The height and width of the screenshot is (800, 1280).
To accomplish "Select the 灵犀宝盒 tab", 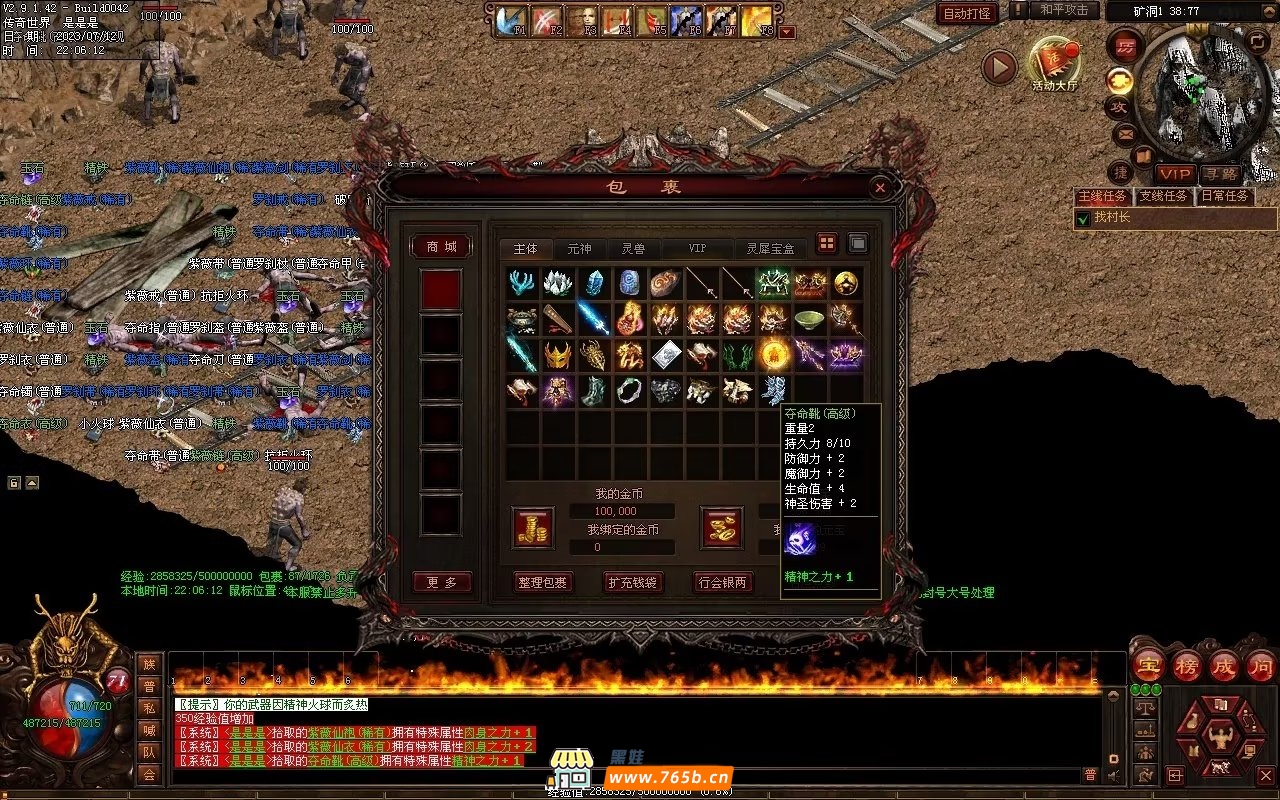I will (770, 248).
